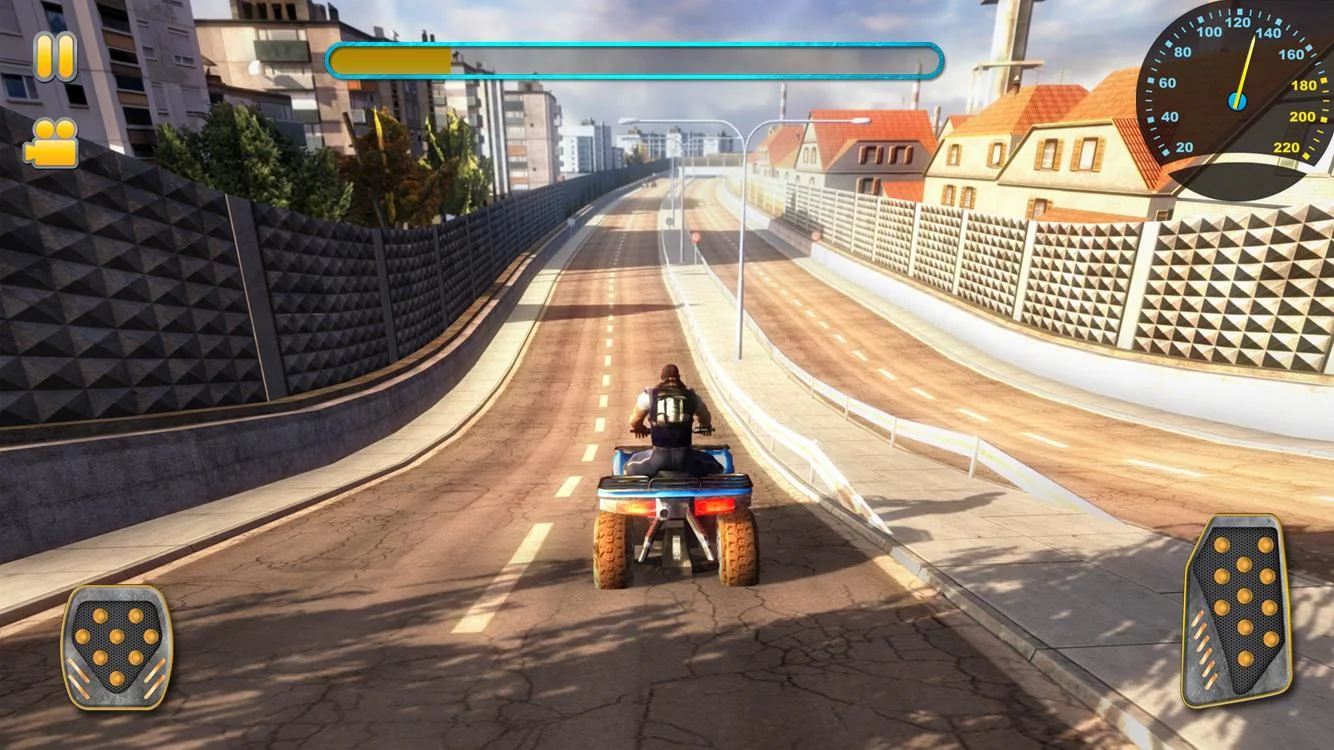Image resolution: width=1334 pixels, height=750 pixels.
Task: Click the 220 mark on the speedometer
Action: click(x=1285, y=147)
